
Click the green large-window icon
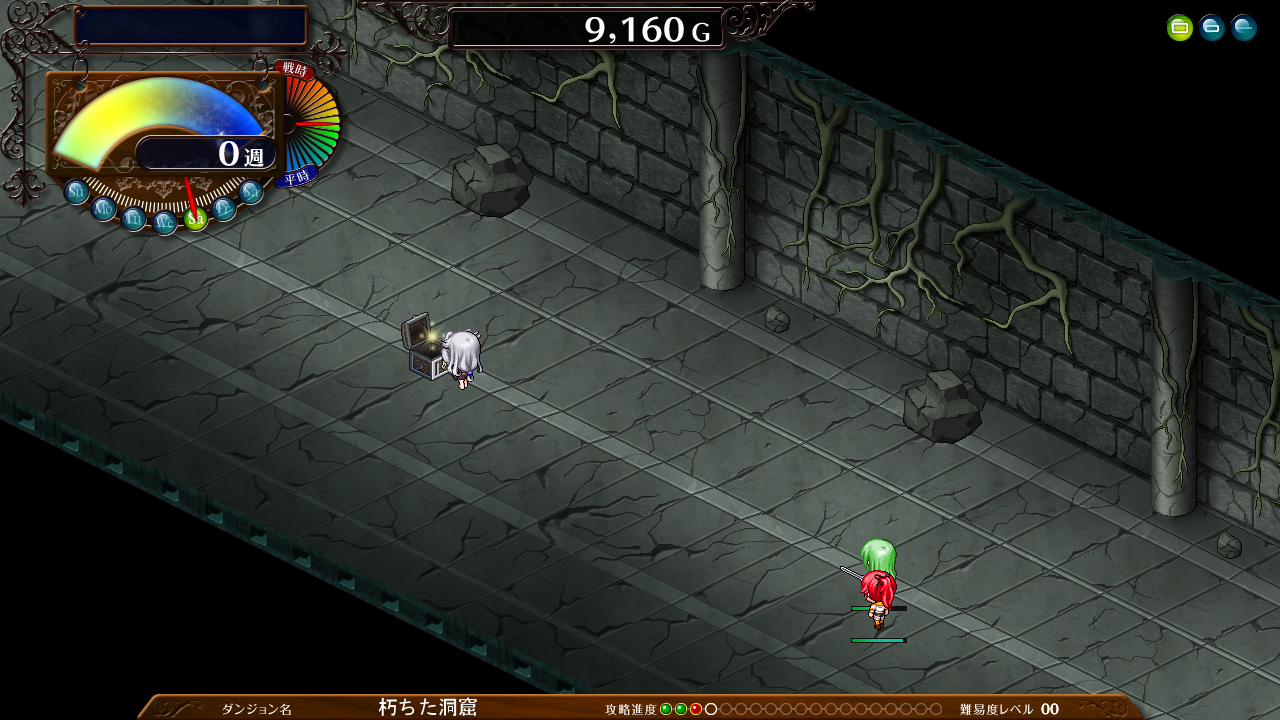click(x=1180, y=28)
